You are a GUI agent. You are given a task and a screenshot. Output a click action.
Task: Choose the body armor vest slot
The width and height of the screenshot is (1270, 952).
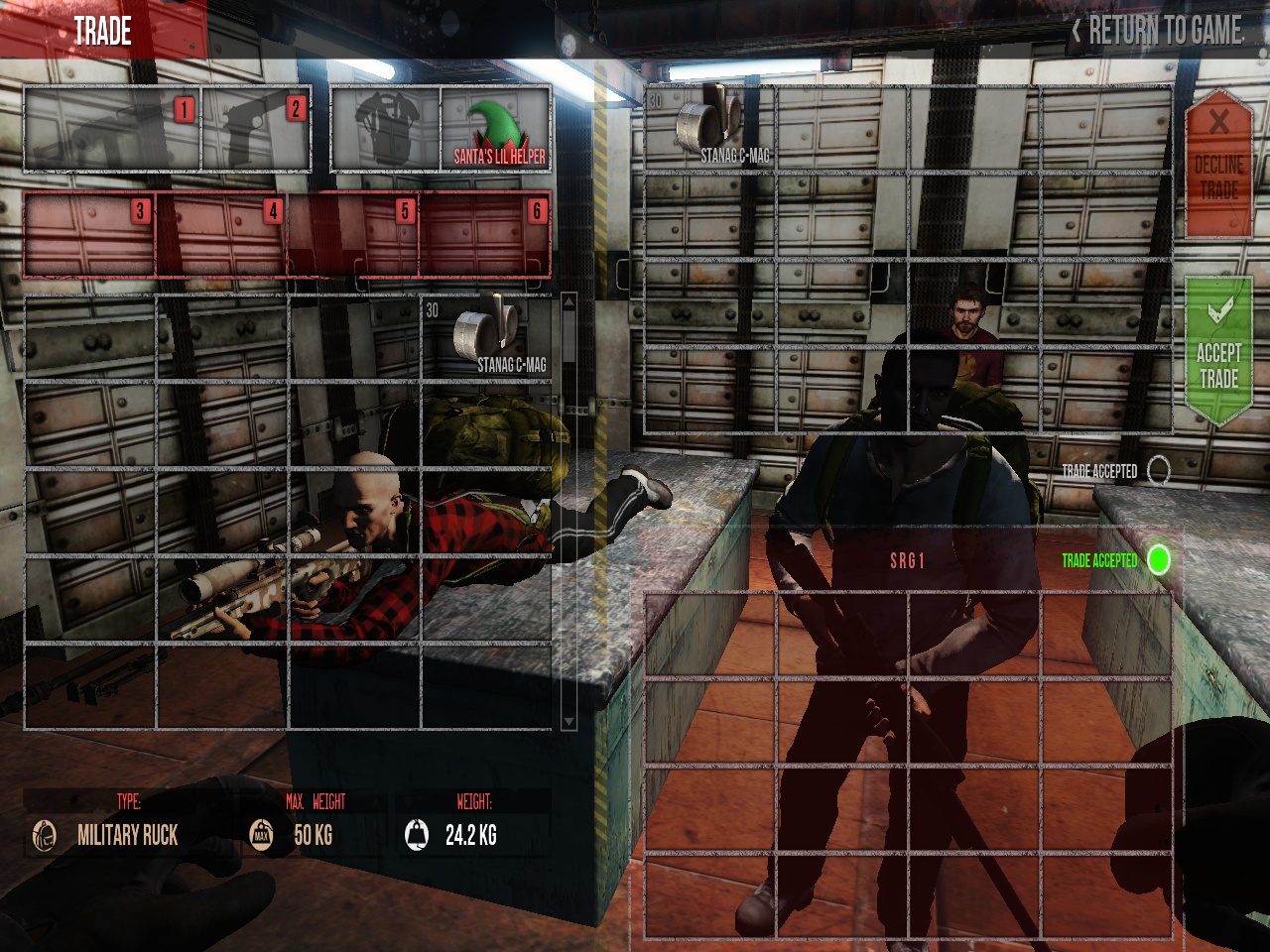pyautogui.click(x=385, y=130)
